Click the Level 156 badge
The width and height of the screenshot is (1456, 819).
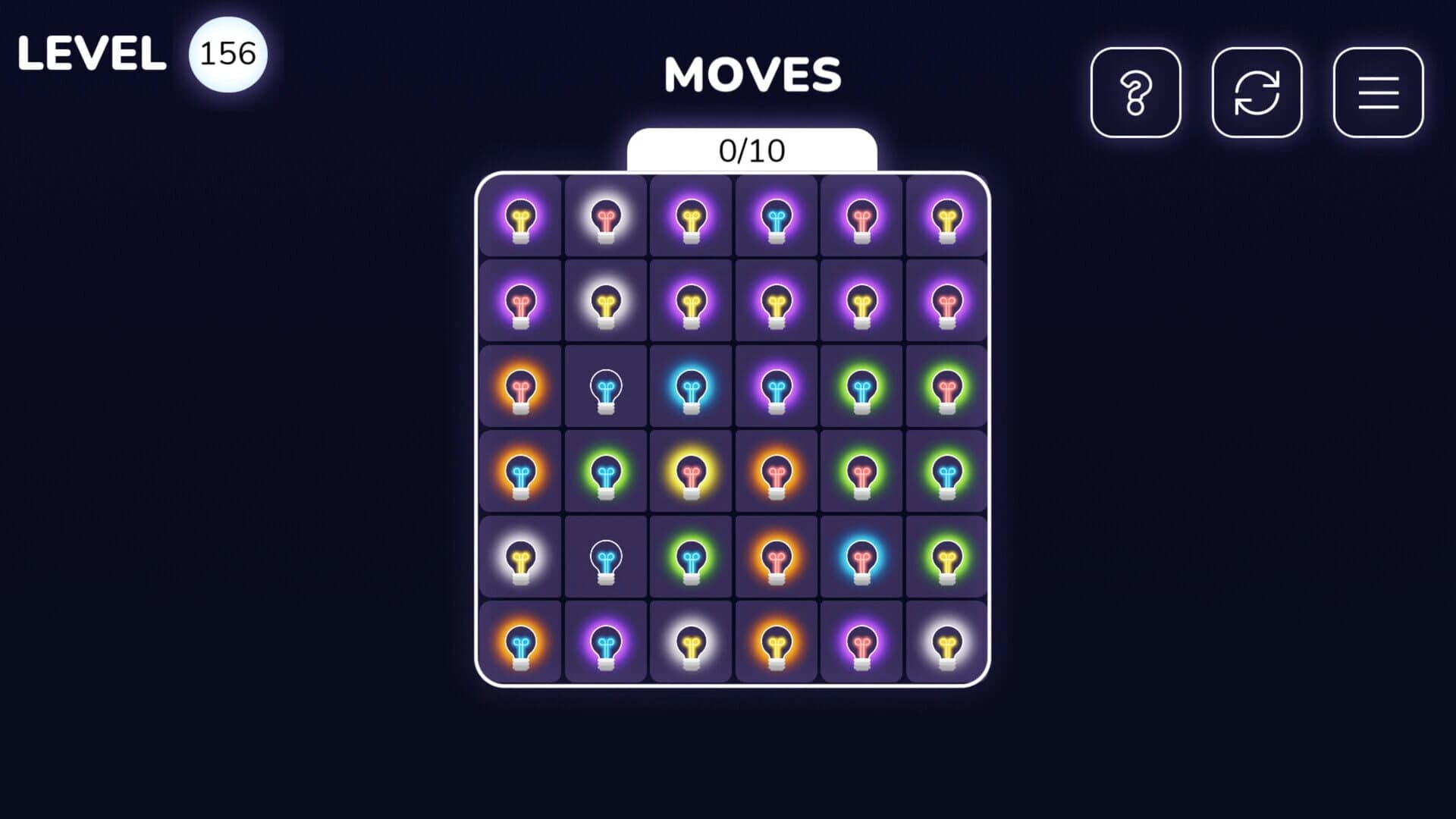pos(227,53)
